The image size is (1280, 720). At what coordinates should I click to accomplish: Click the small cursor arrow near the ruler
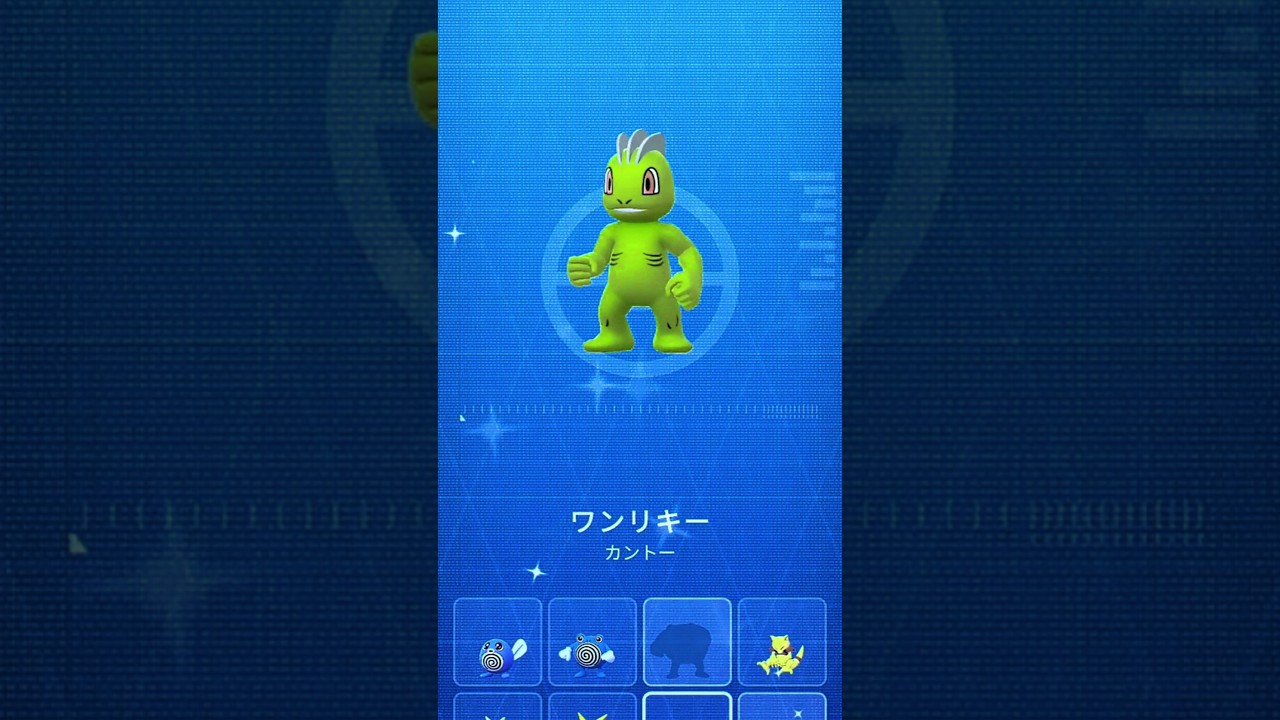[x=462, y=417]
